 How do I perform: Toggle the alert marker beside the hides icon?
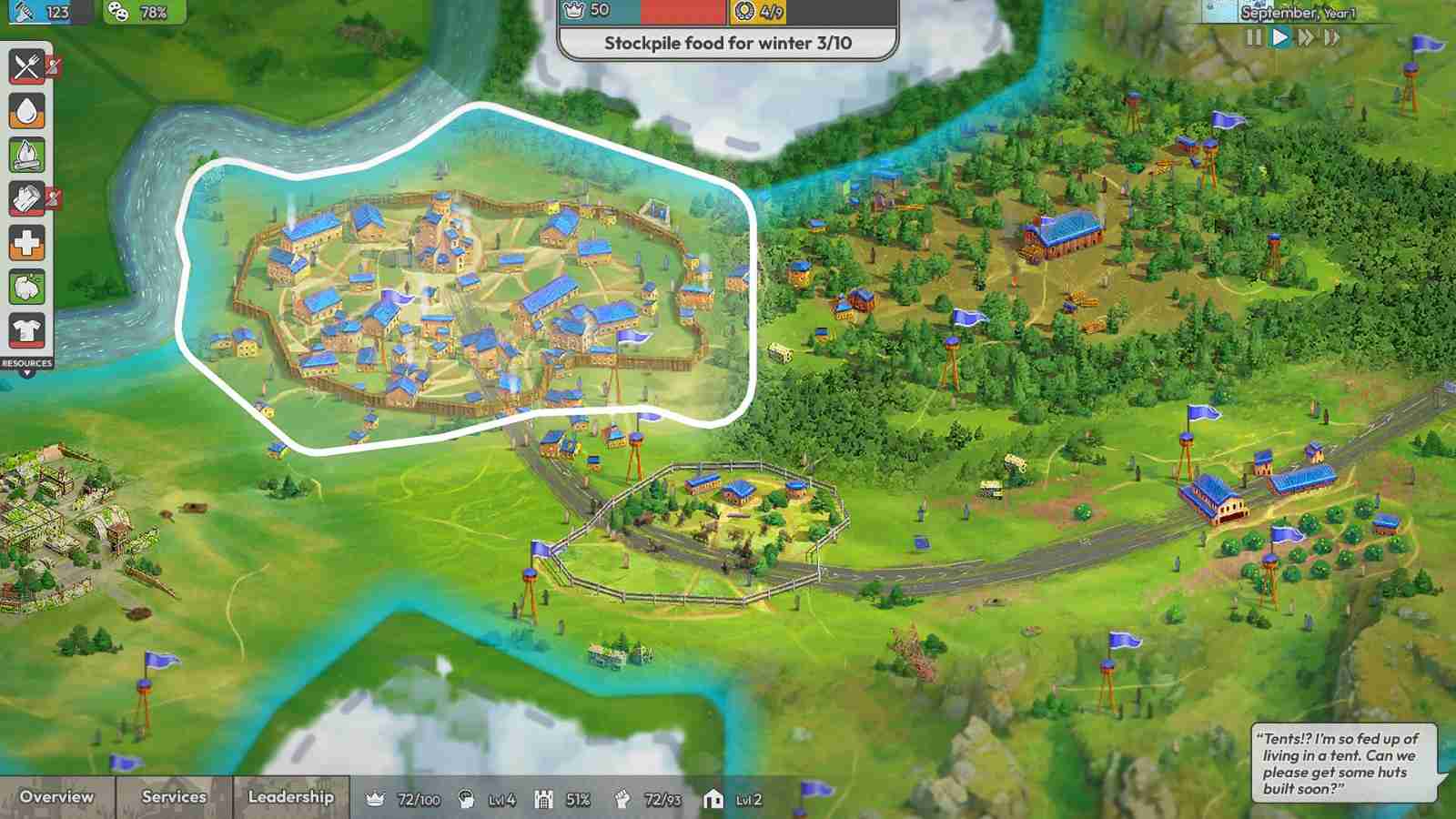coord(52,197)
